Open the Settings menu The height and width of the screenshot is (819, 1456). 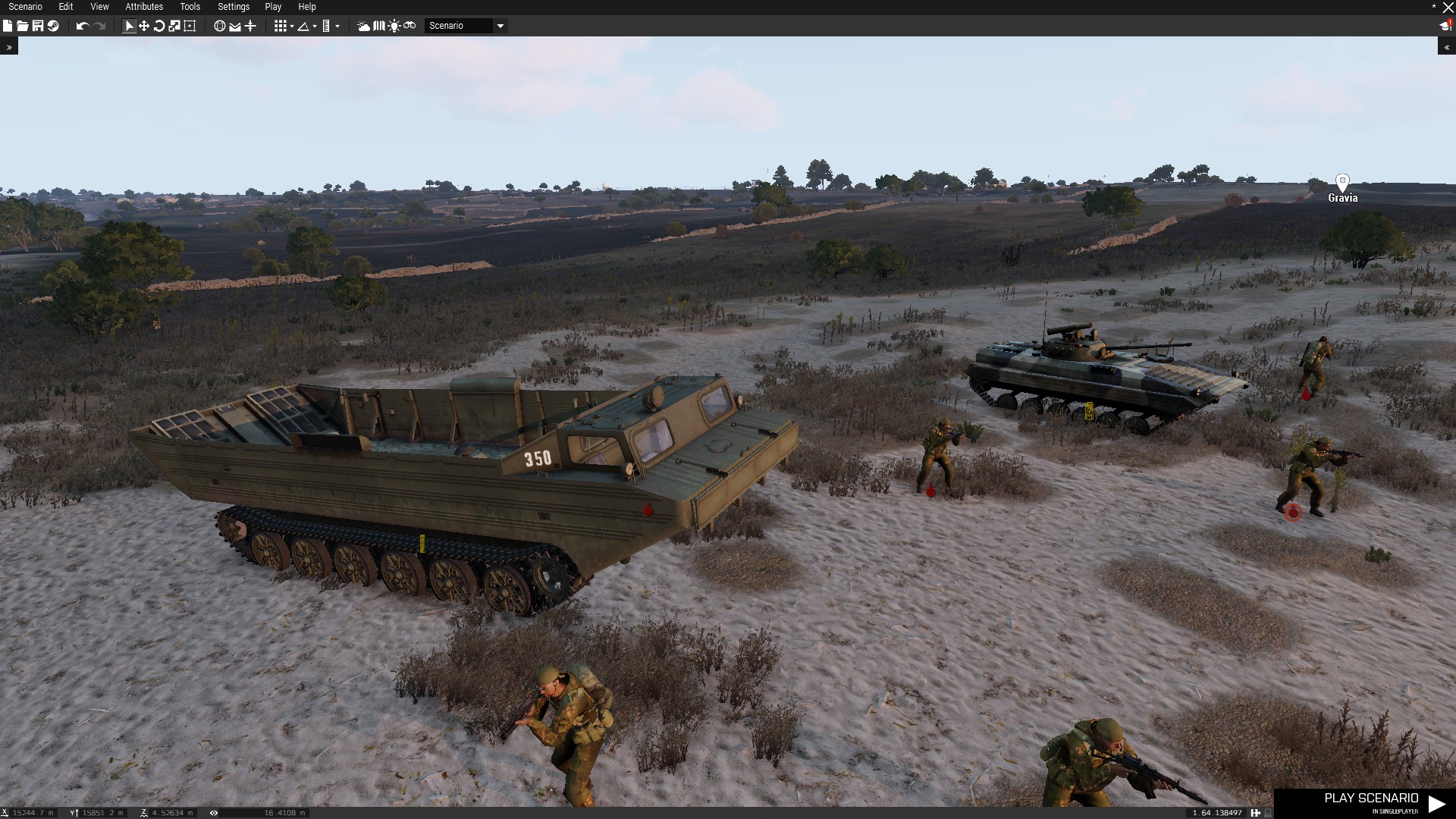point(234,7)
